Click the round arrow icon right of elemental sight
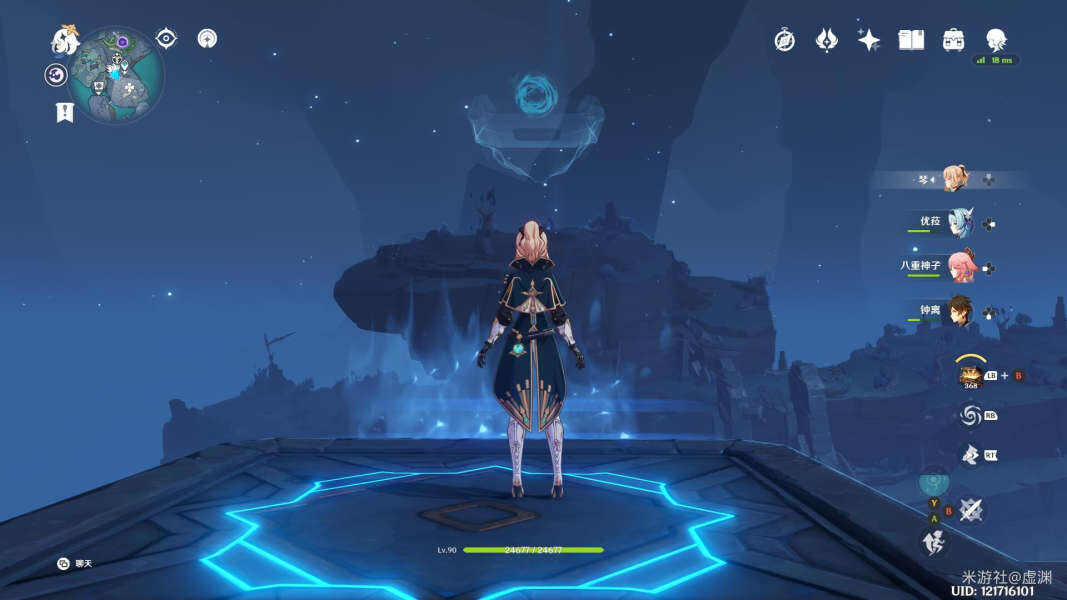Viewport: 1067px width, 600px height. tap(207, 39)
